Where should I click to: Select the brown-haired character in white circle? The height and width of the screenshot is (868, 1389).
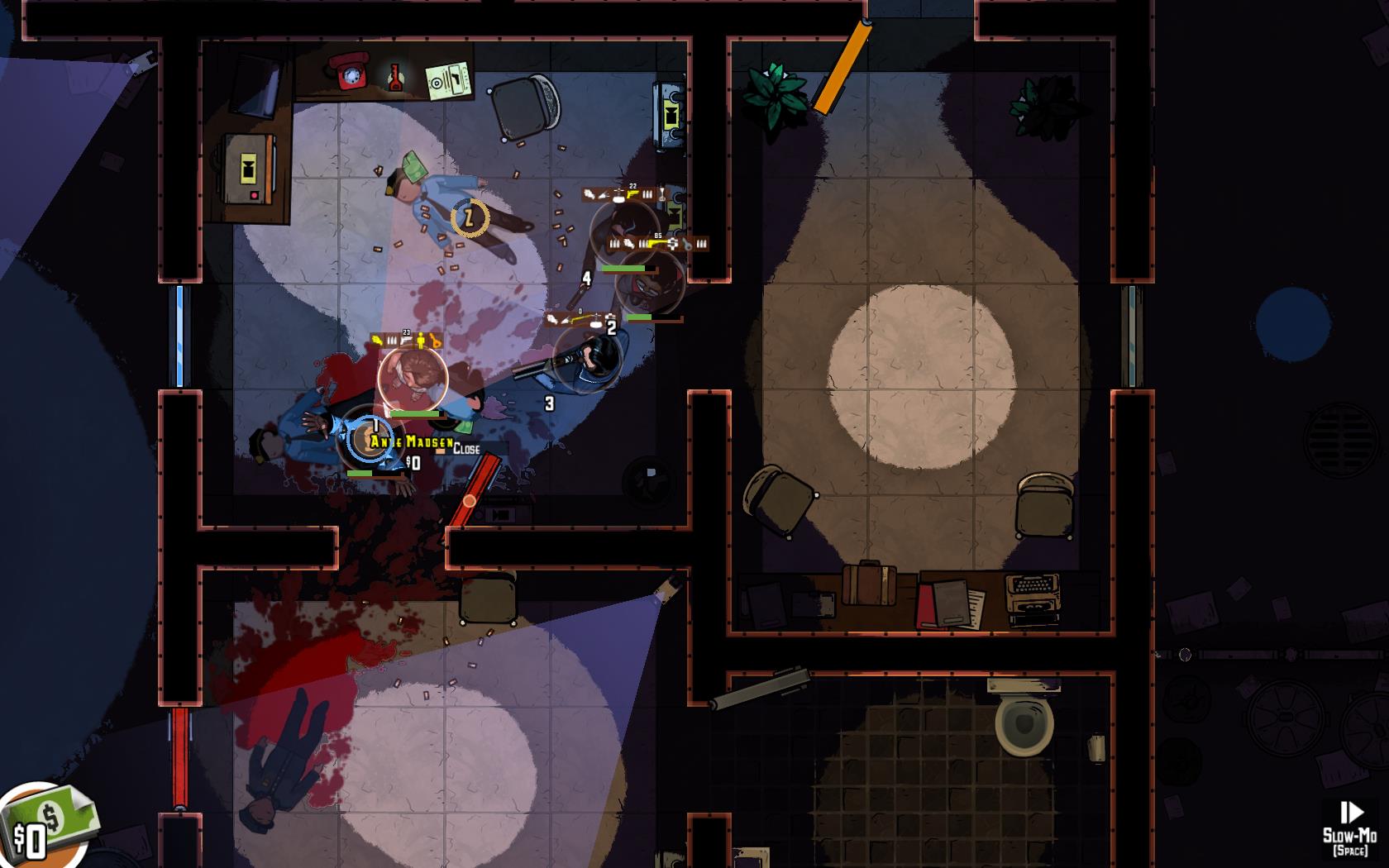pos(413,378)
